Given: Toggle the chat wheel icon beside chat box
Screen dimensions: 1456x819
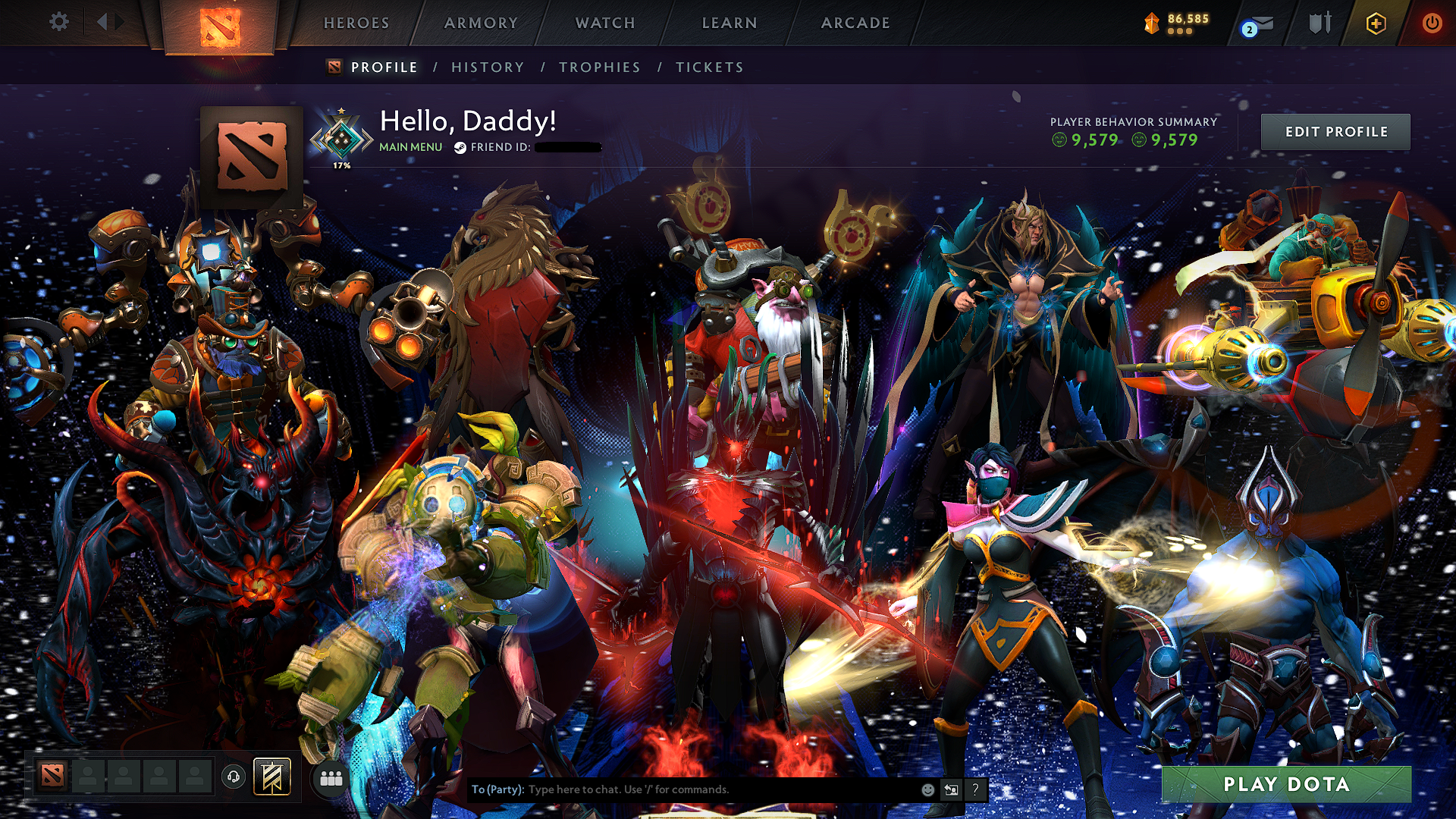Looking at the screenshot, I should [950, 789].
